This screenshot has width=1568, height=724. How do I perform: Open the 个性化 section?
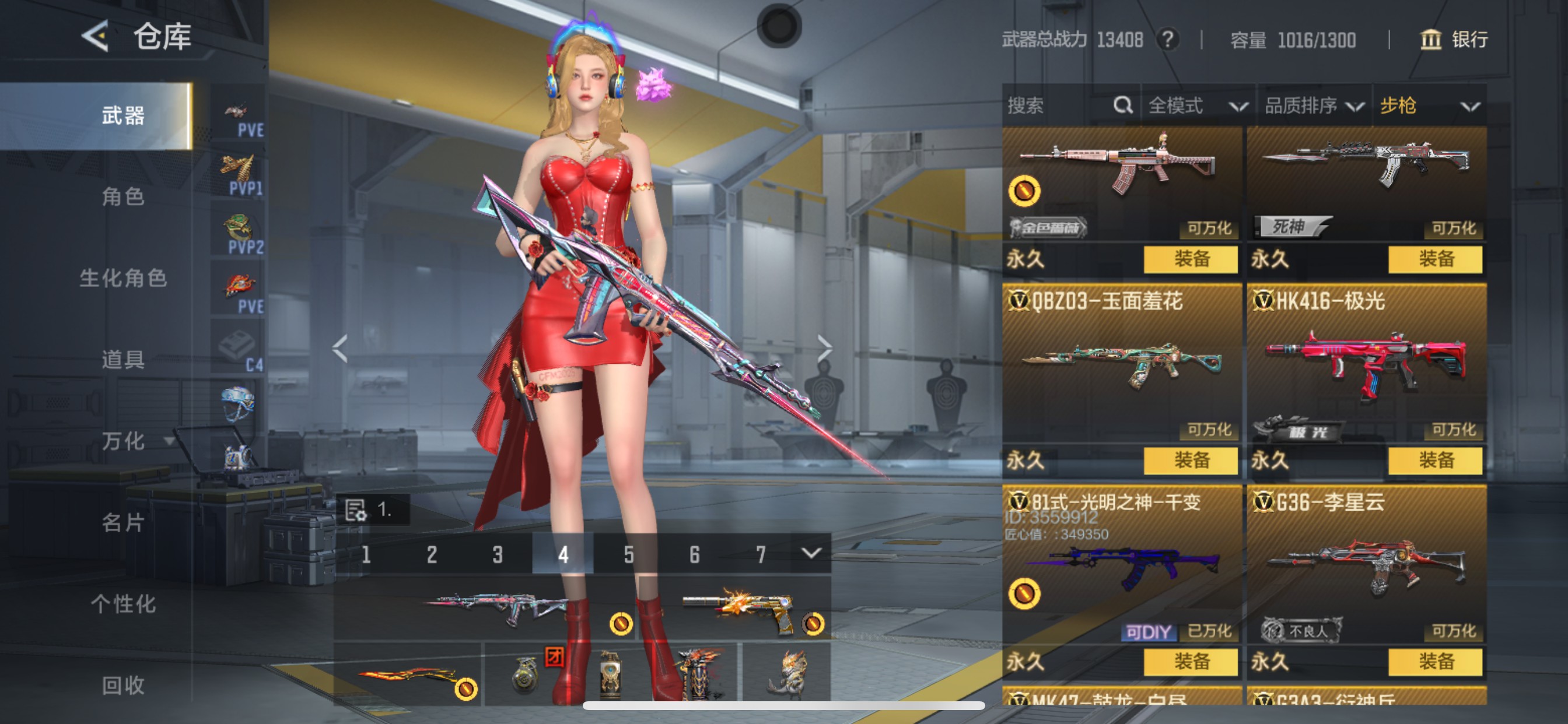click(x=123, y=603)
